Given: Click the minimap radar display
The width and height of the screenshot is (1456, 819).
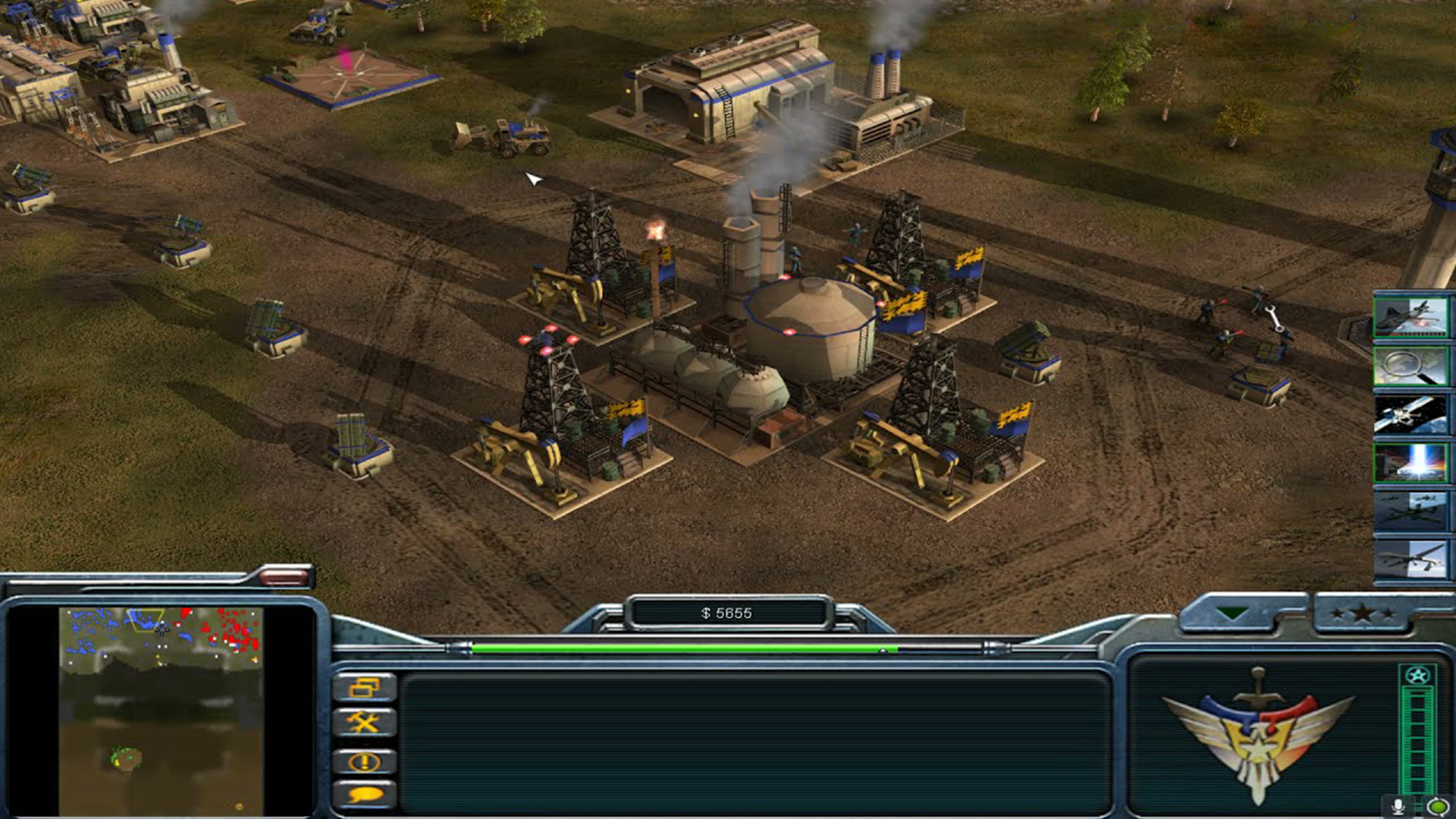Looking at the screenshot, I should [x=161, y=711].
